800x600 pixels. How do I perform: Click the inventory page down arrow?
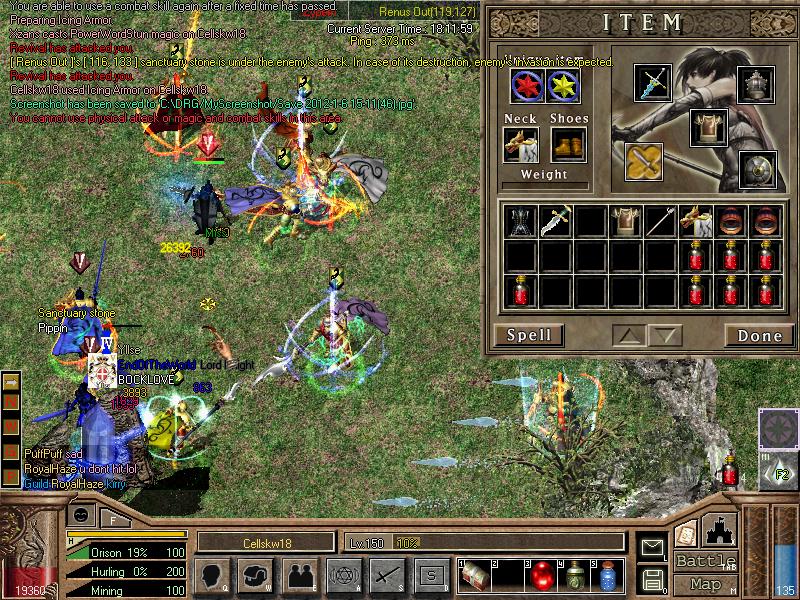[663, 335]
